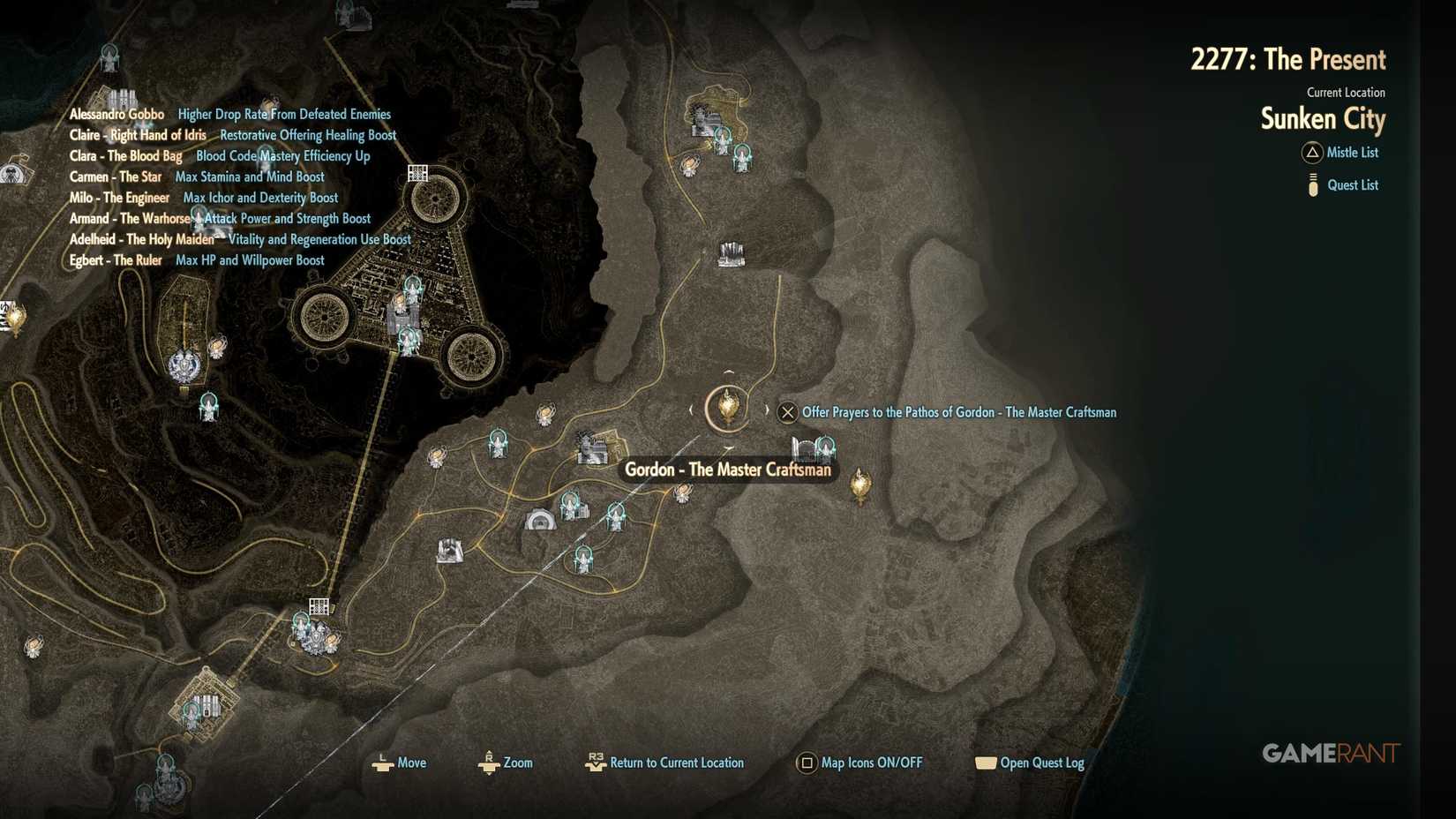Click the right arrow beside Gordon's pathos marker
The width and height of the screenshot is (1456, 819).
767,409
